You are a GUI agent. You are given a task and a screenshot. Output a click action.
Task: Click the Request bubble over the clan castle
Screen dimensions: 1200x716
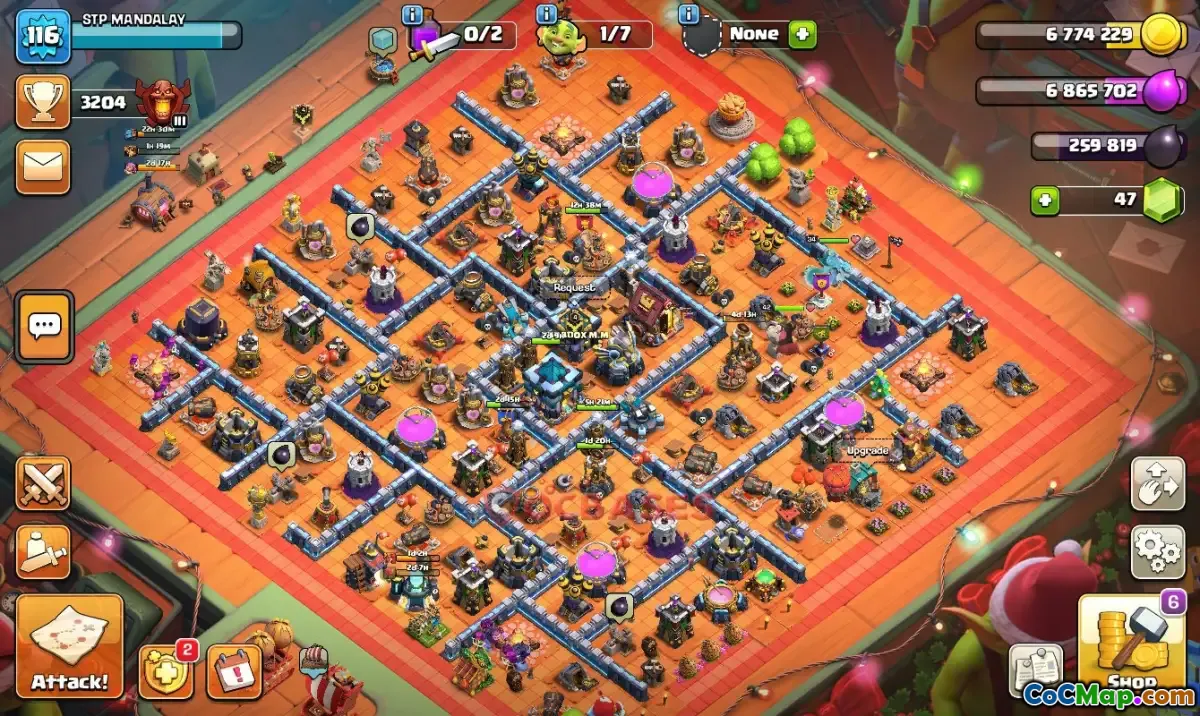(x=573, y=287)
